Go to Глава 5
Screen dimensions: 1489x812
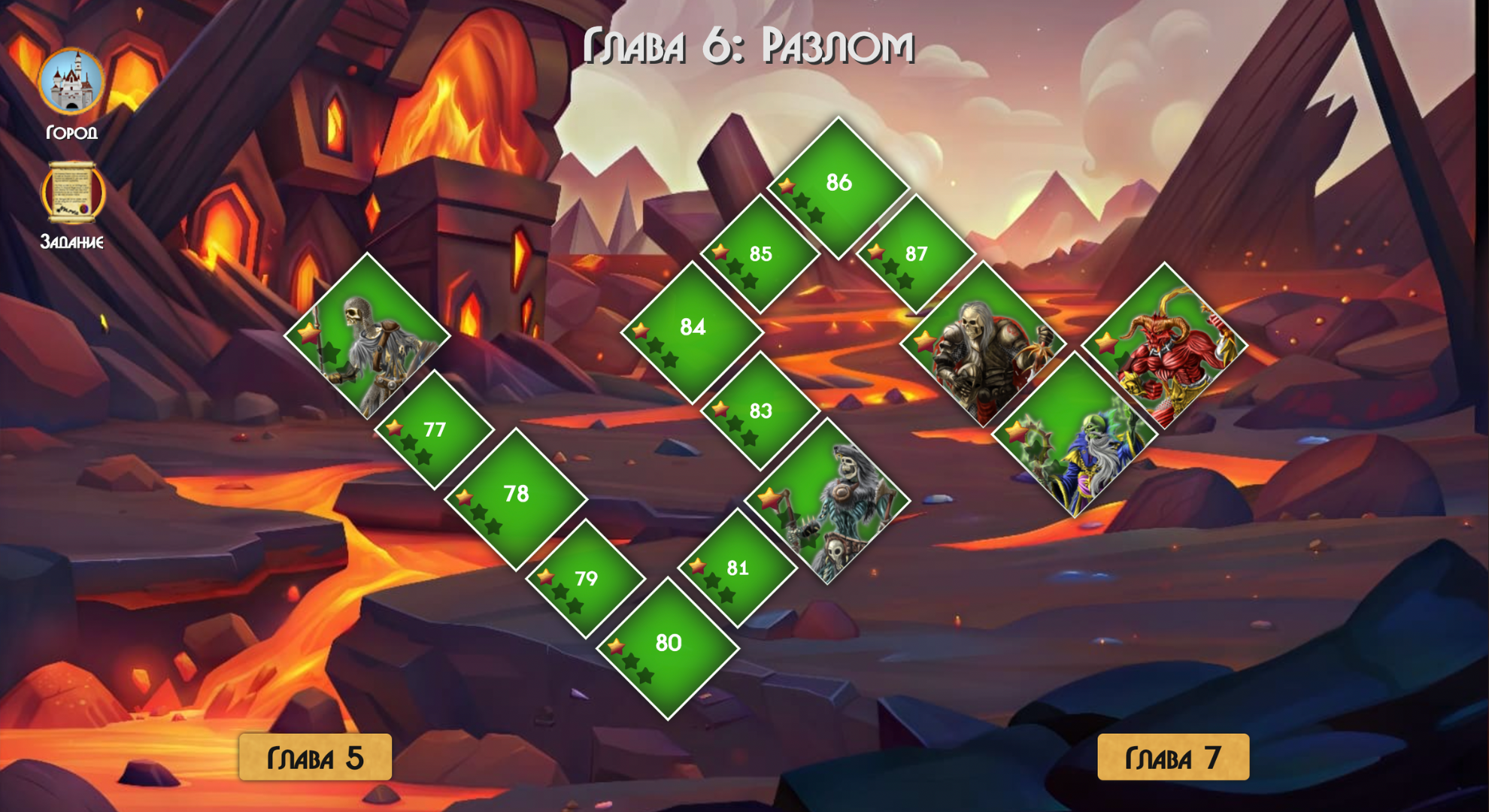314,758
